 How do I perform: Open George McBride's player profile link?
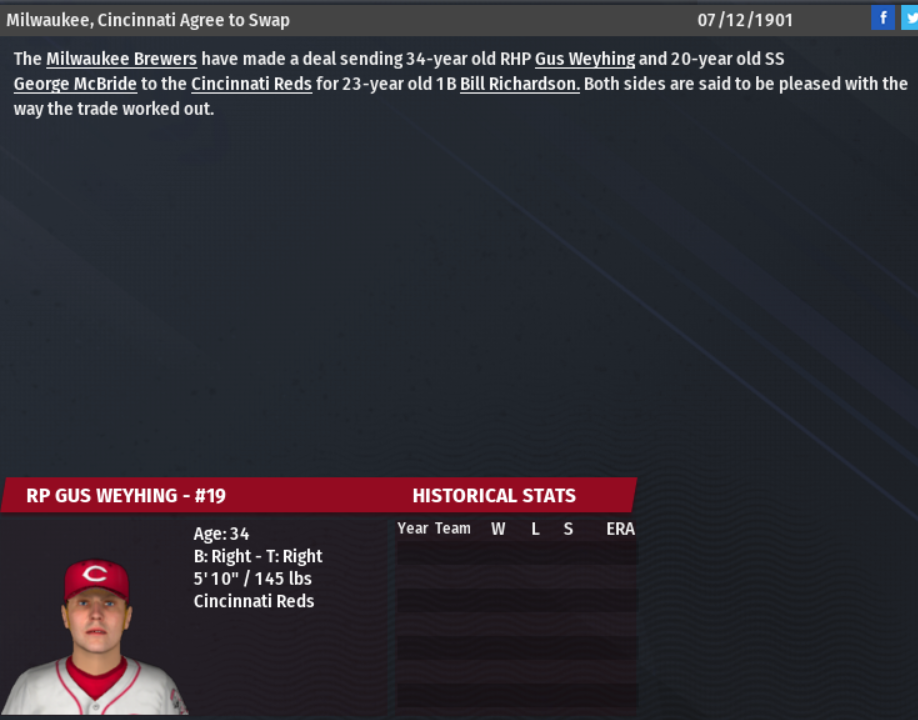tap(75, 84)
